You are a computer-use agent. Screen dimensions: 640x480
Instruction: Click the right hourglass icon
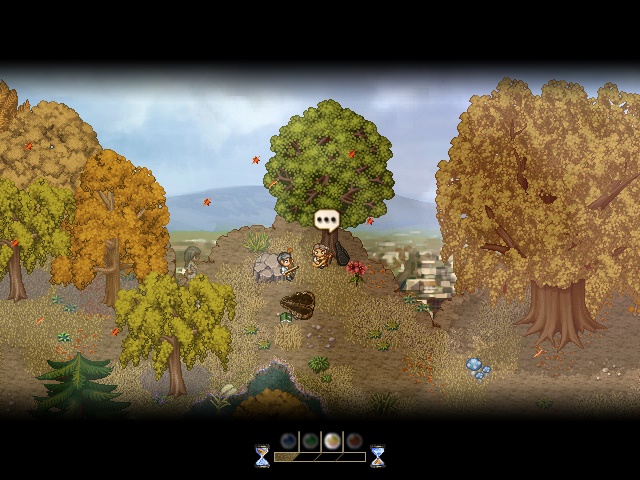pyautogui.click(x=377, y=456)
